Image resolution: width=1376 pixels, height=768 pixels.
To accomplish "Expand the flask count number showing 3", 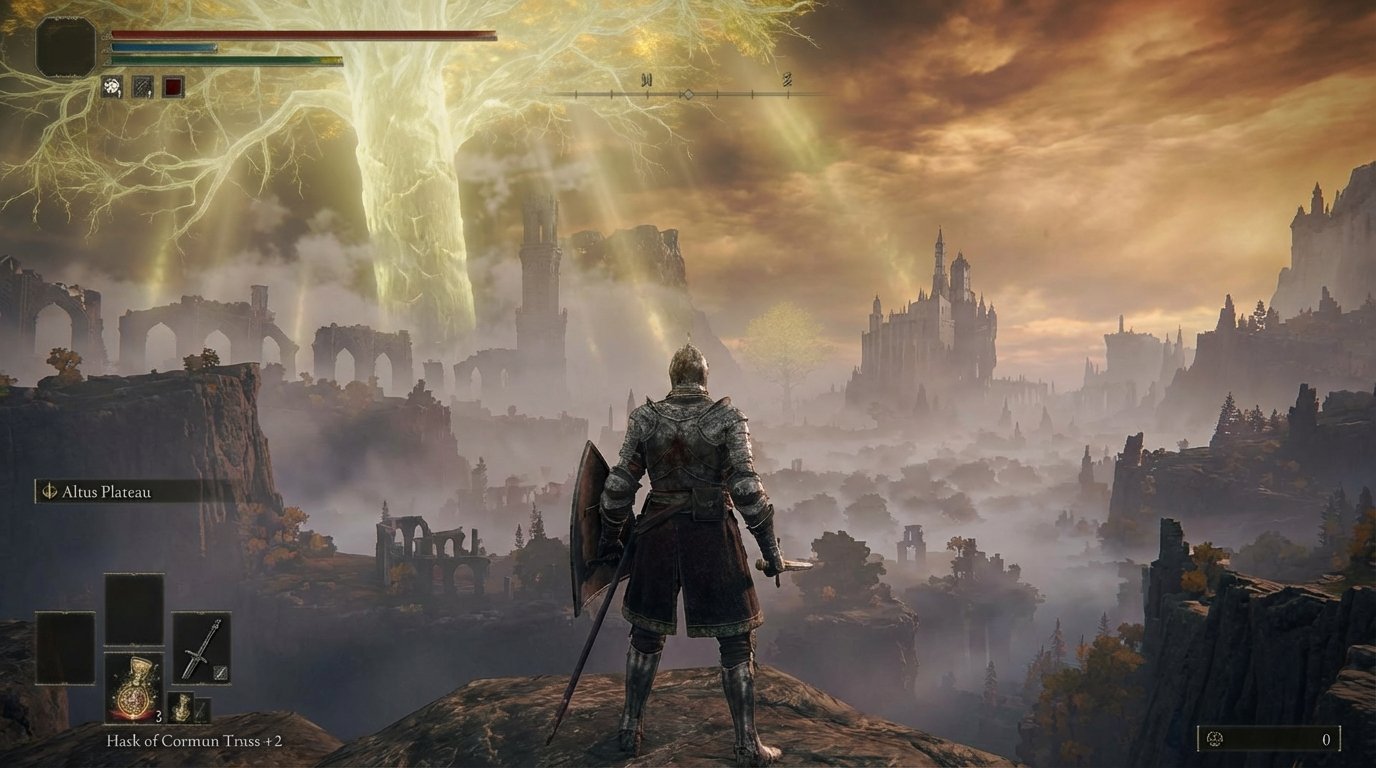I will tap(158, 717).
